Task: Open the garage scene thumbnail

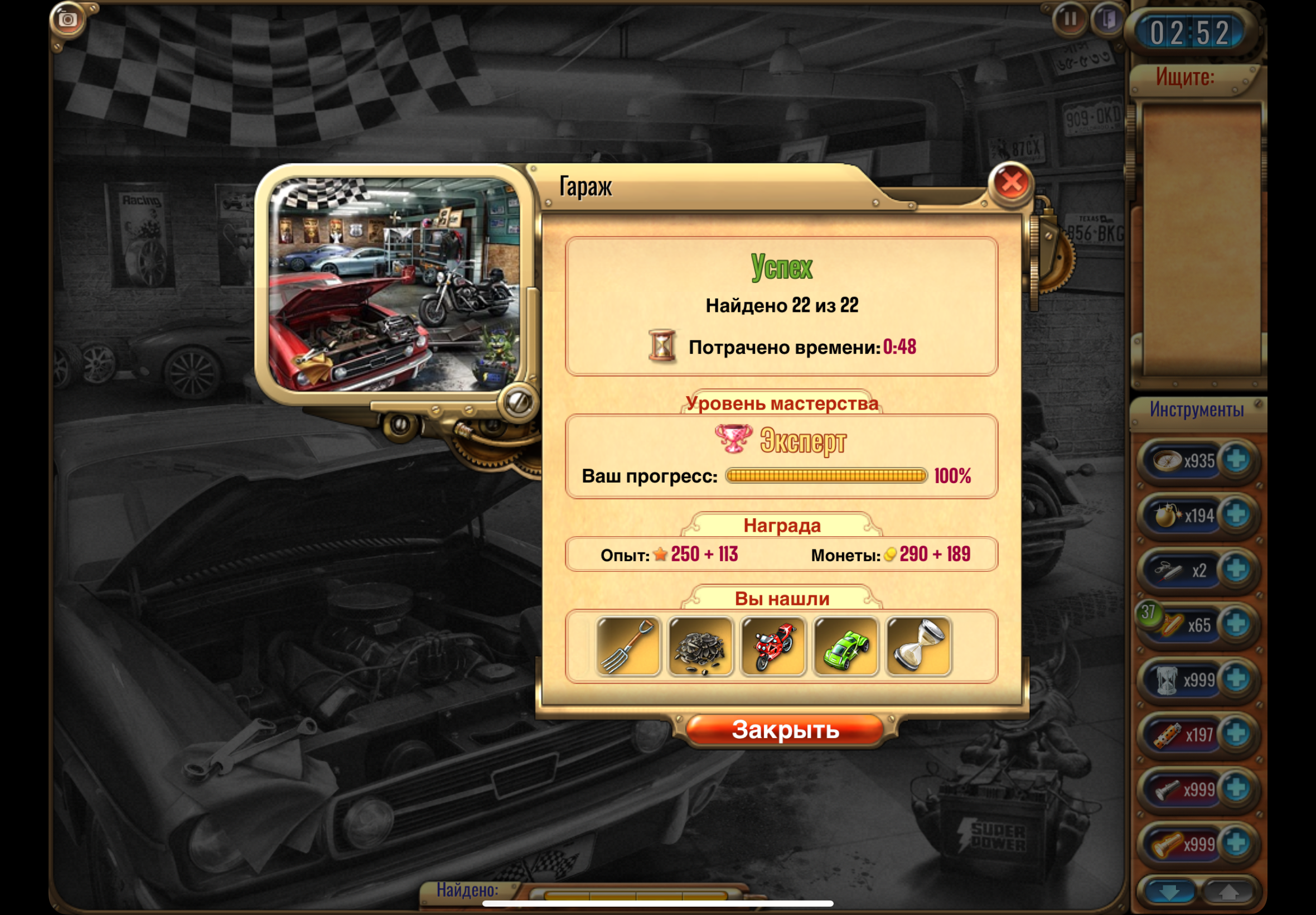Action: [395, 285]
